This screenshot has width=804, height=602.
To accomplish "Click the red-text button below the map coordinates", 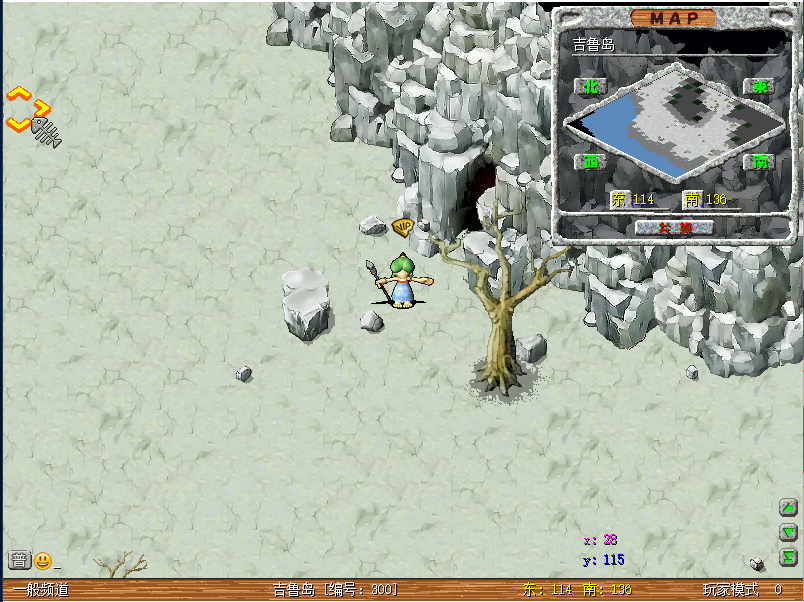I will (x=675, y=228).
